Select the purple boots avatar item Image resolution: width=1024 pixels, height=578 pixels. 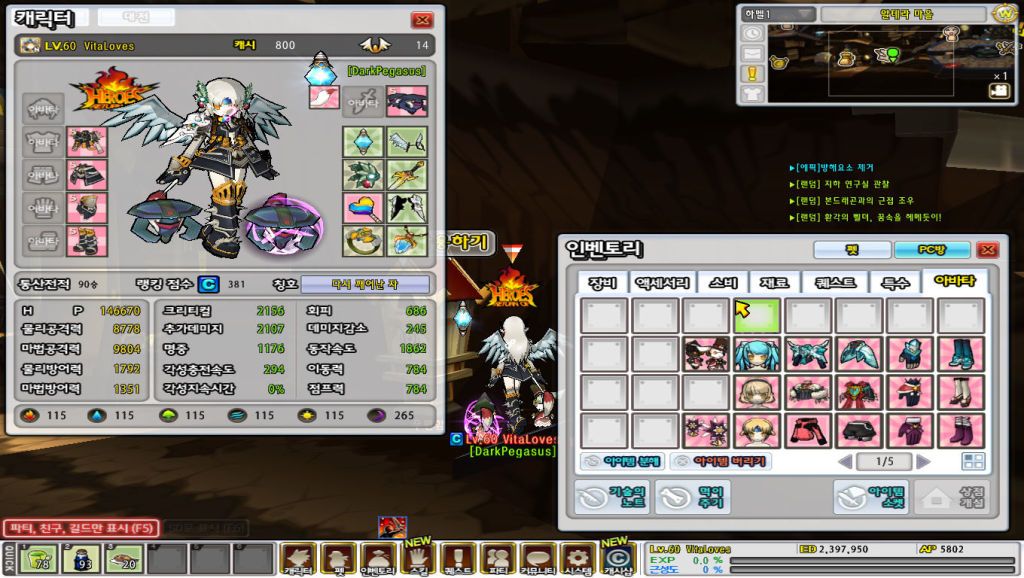963,430
